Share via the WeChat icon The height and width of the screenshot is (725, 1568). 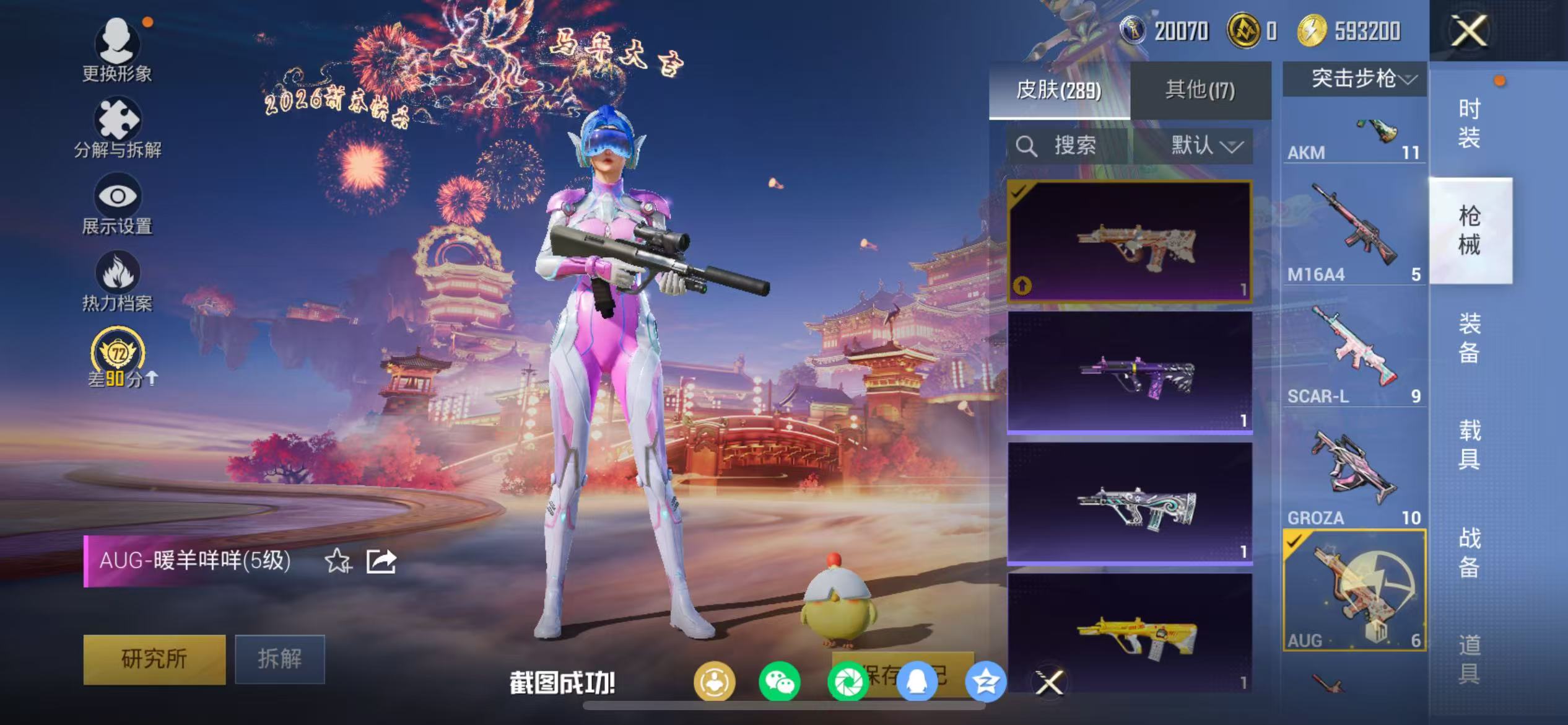coord(781,682)
